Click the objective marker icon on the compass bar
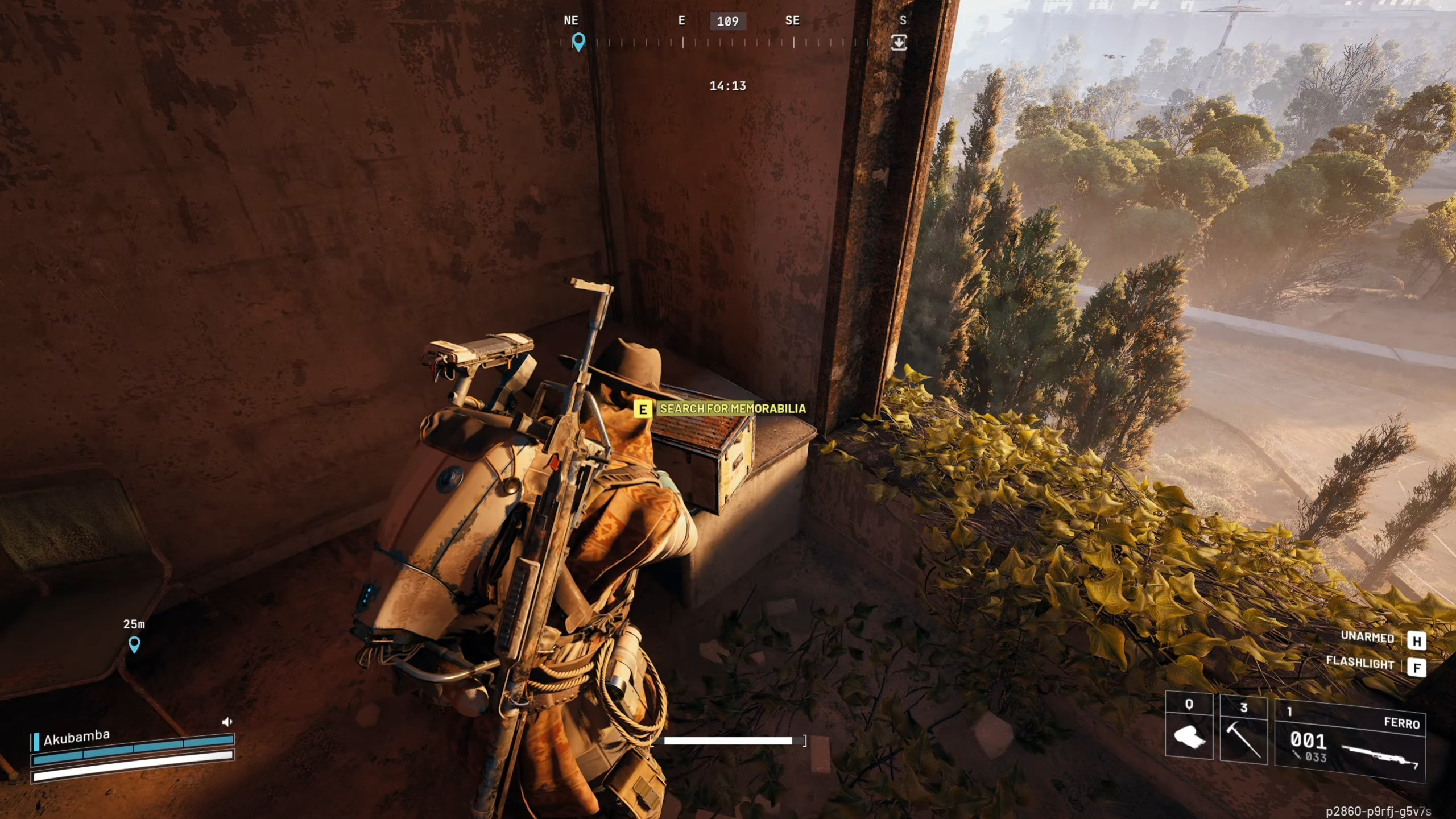 point(899,43)
